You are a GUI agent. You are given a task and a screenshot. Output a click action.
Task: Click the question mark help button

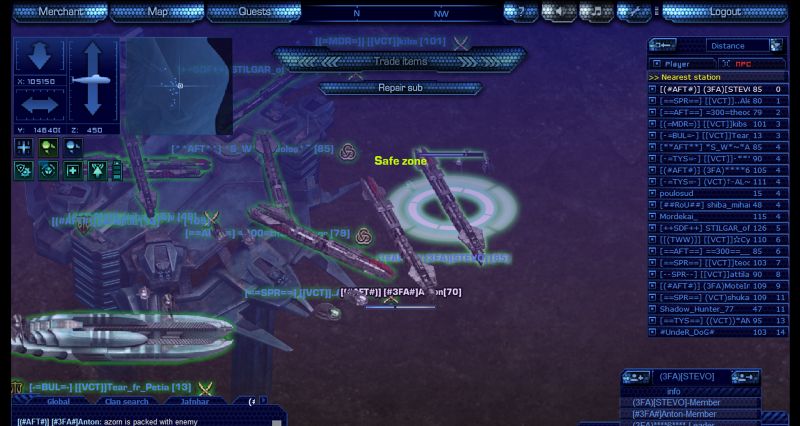[521, 12]
